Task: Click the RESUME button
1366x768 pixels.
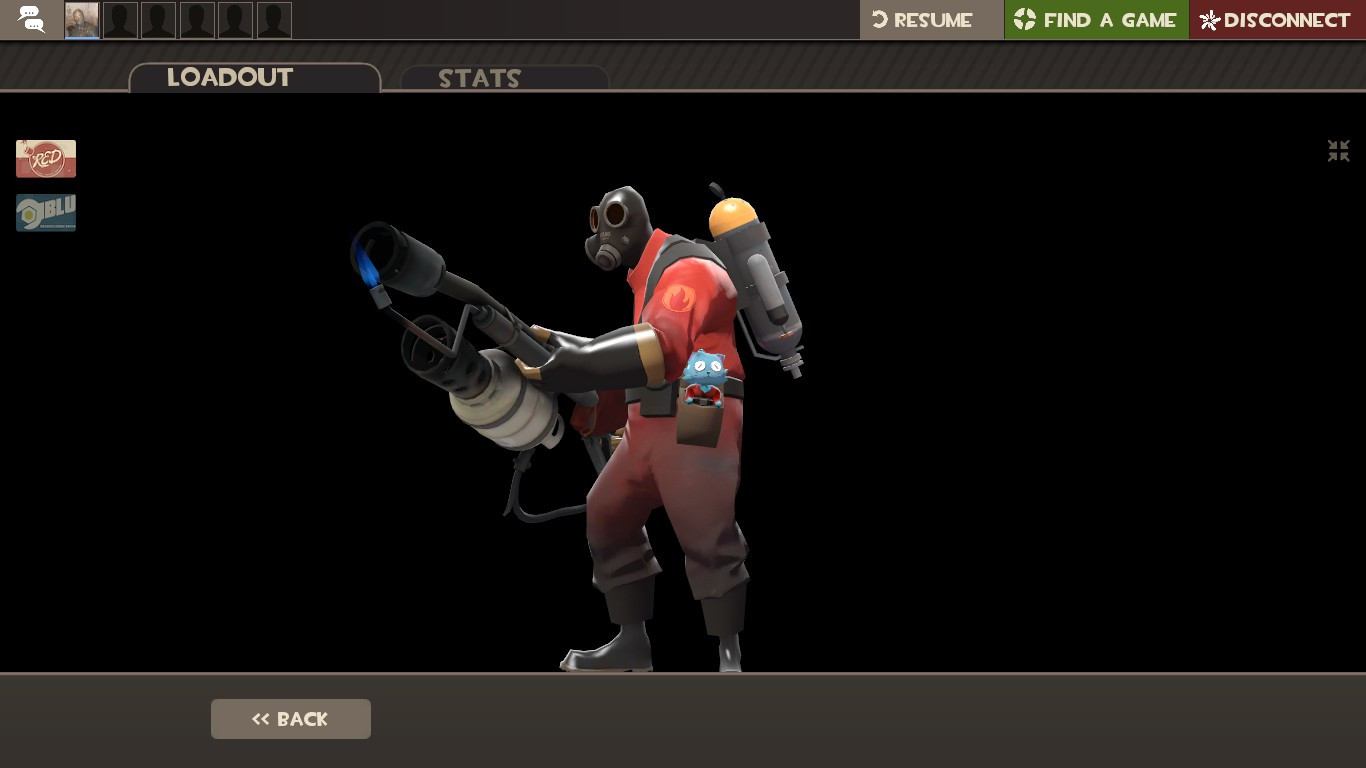Action: point(930,19)
